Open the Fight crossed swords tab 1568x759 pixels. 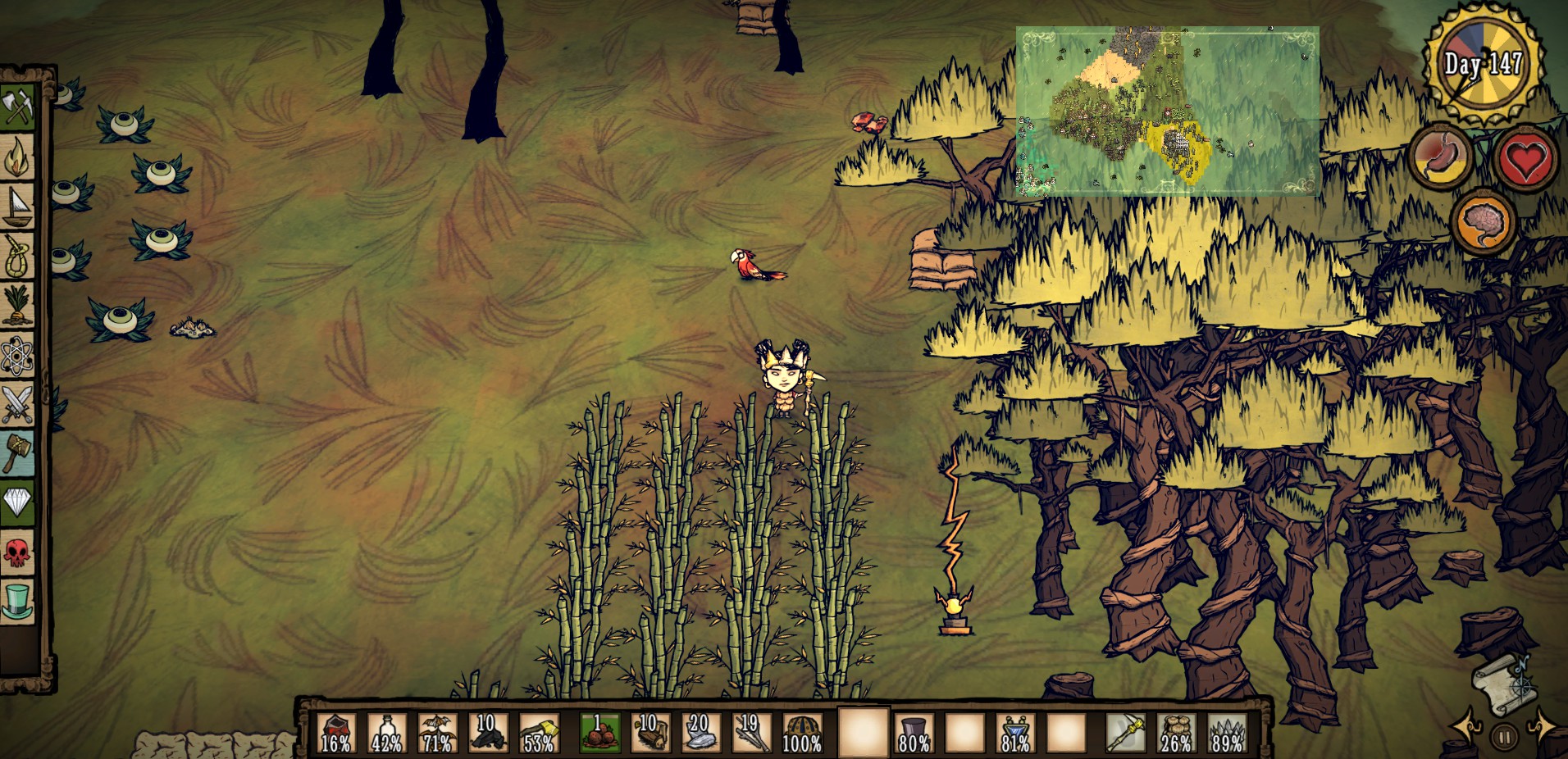[x=18, y=405]
